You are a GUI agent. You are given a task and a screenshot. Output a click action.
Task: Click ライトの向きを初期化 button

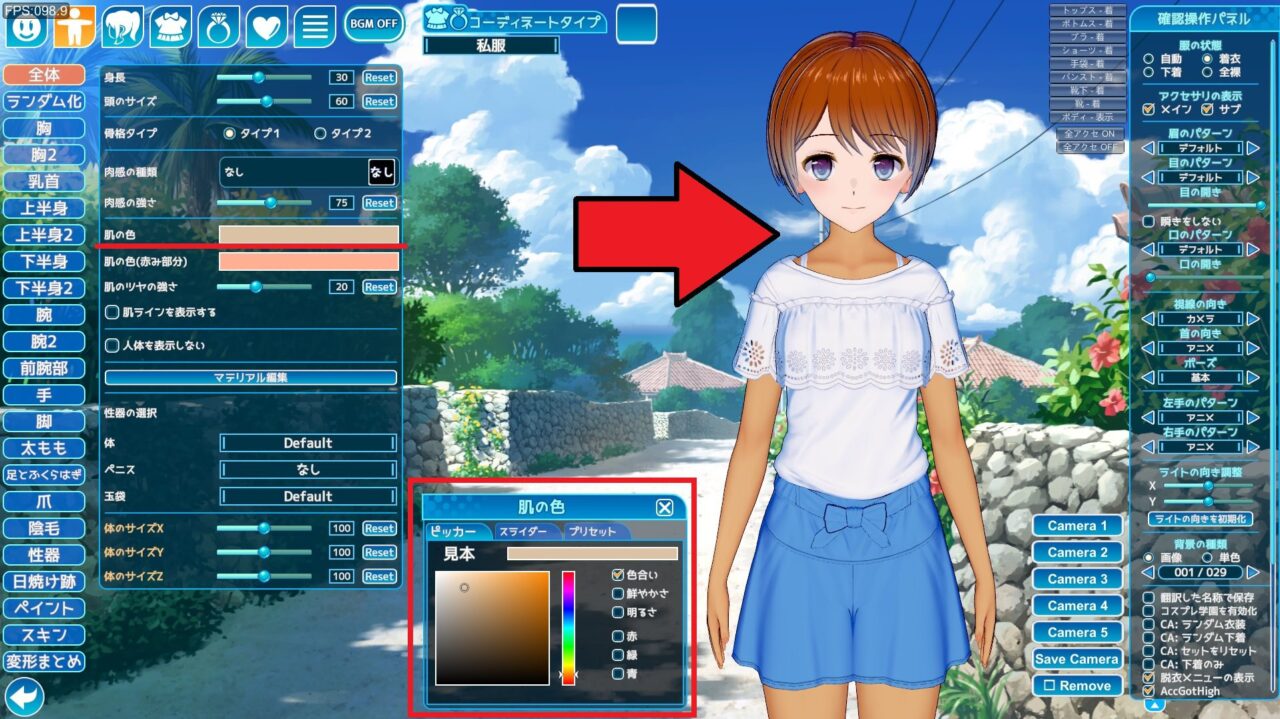(x=1199, y=519)
